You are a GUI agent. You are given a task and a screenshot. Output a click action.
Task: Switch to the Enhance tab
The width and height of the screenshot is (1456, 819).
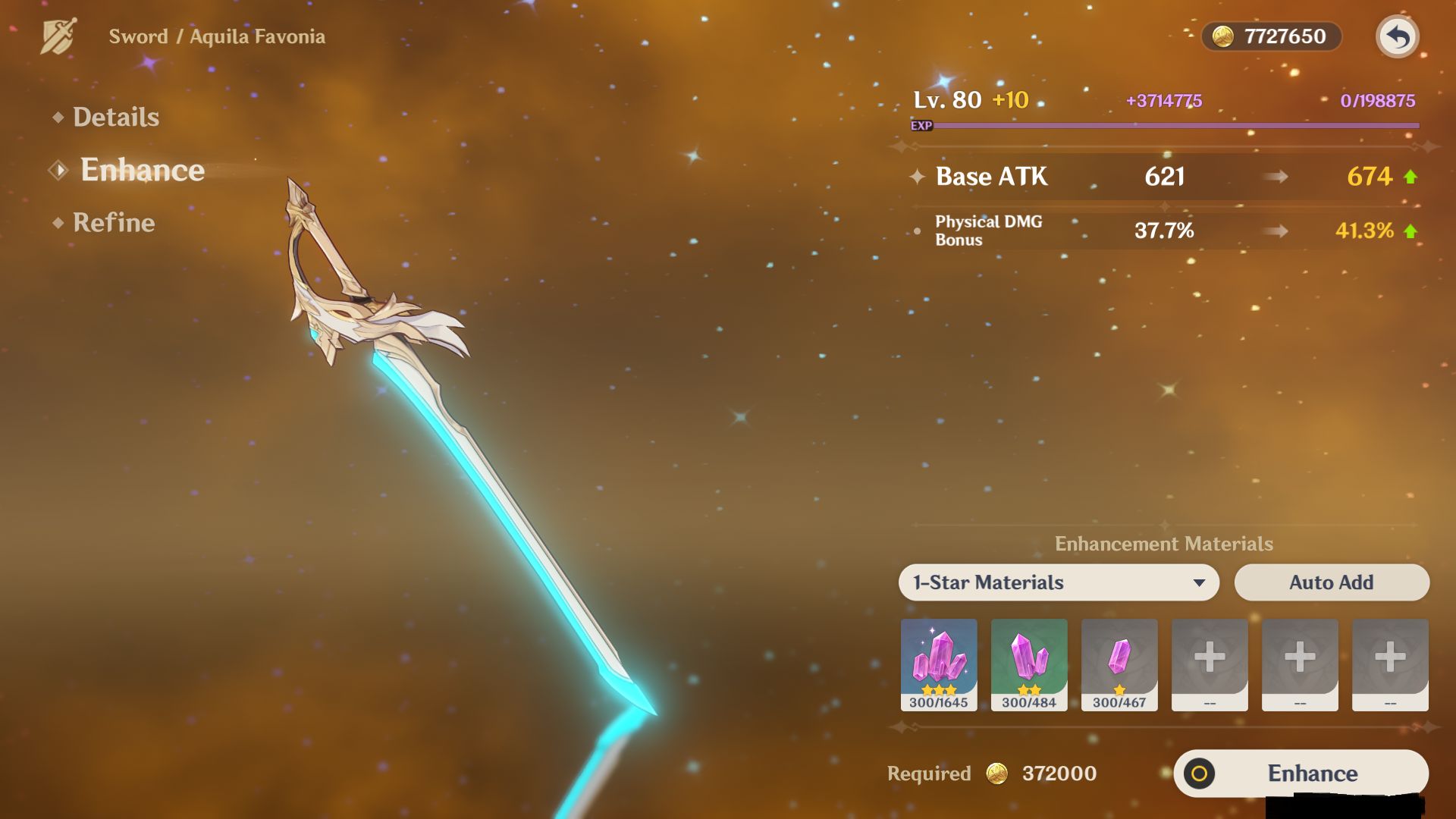(x=142, y=170)
